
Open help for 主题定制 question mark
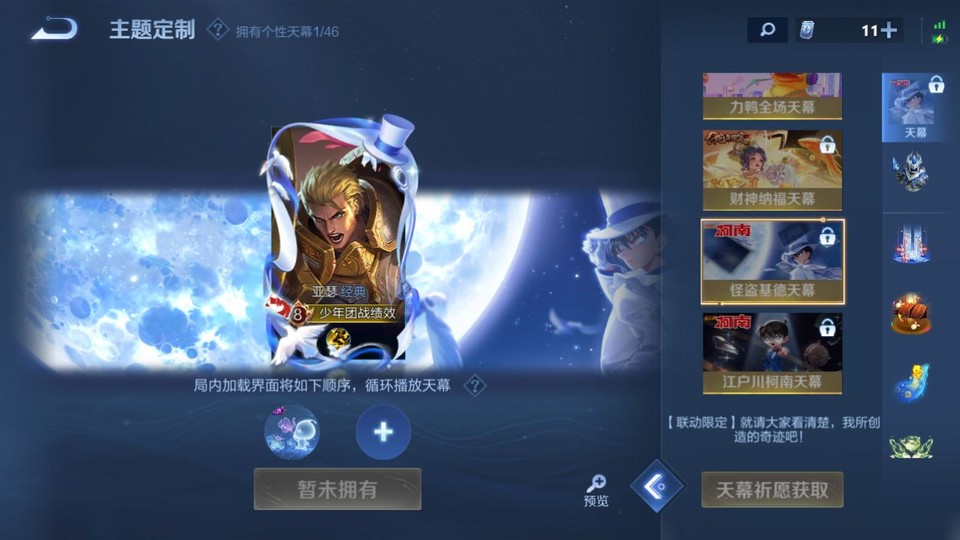click(217, 29)
